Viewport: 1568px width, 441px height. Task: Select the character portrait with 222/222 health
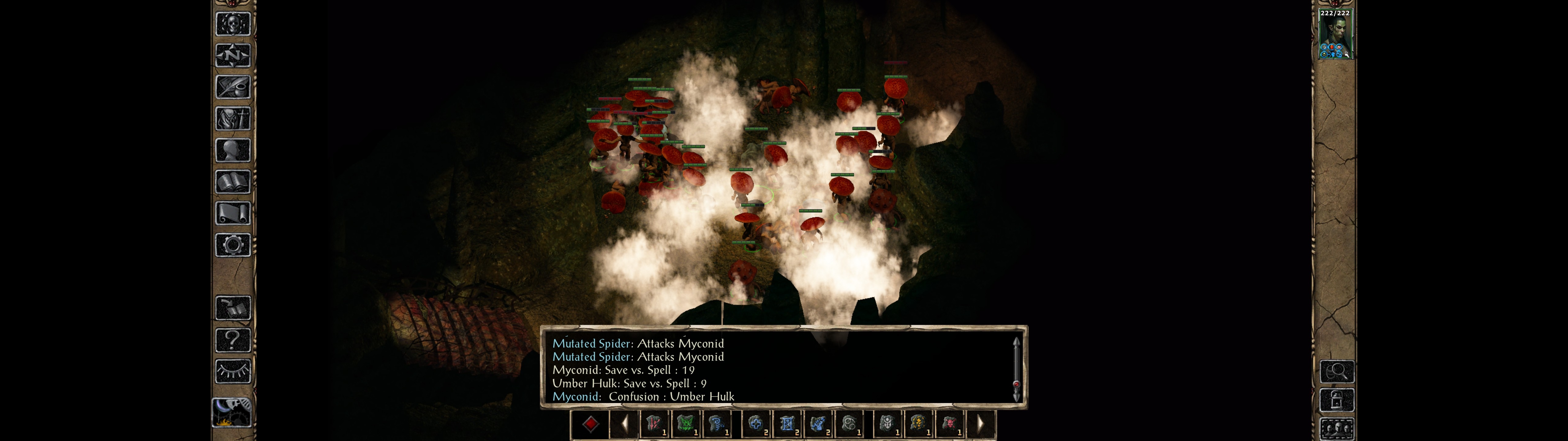[x=1334, y=35]
